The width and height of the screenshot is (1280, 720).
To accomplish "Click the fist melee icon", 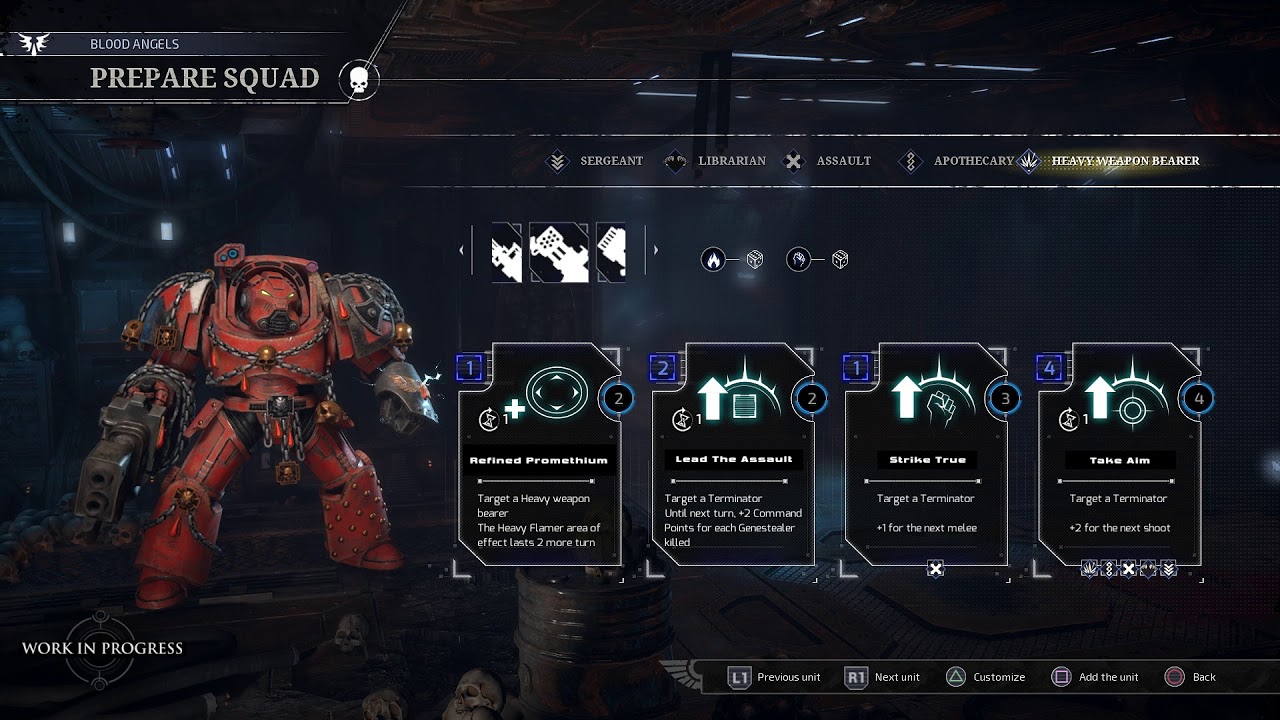I will pos(798,260).
